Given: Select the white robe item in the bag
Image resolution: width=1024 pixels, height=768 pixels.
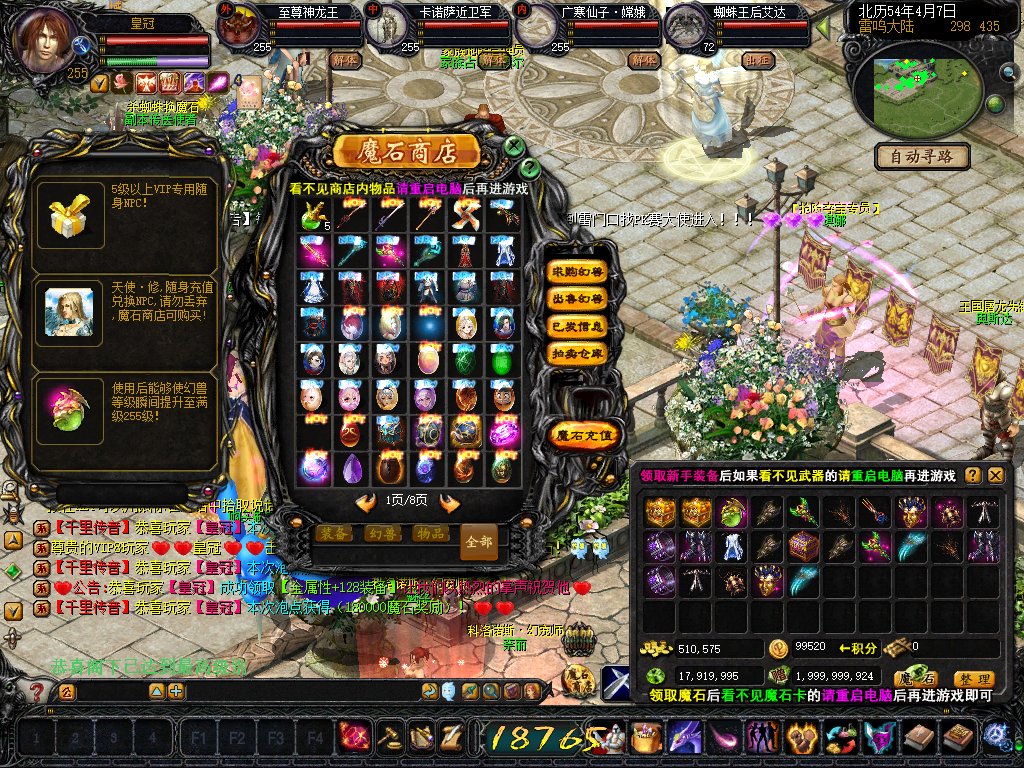Looking at the screenshot, I should (x=733, y=547).
